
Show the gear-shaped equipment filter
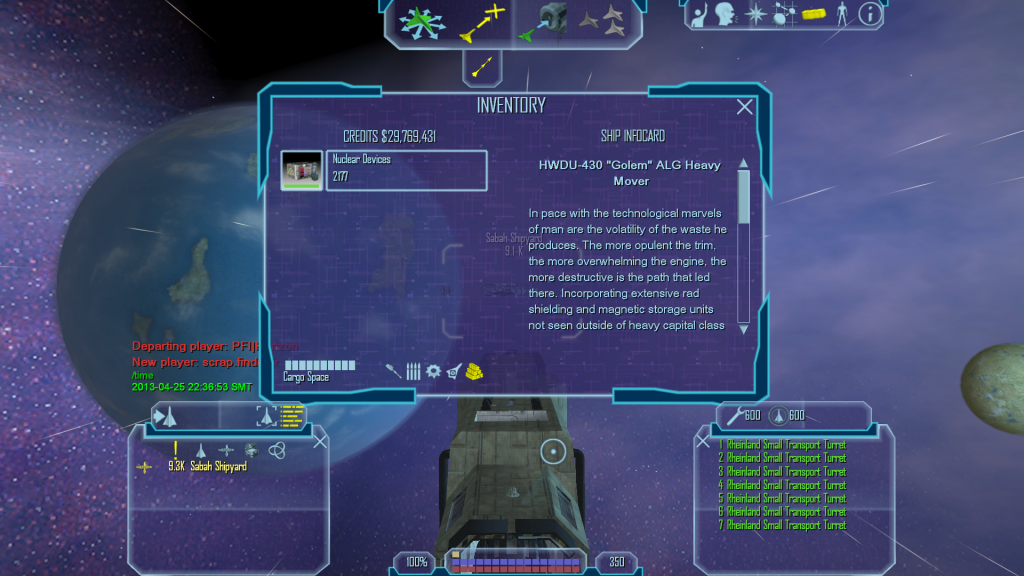tap(433, 371)
